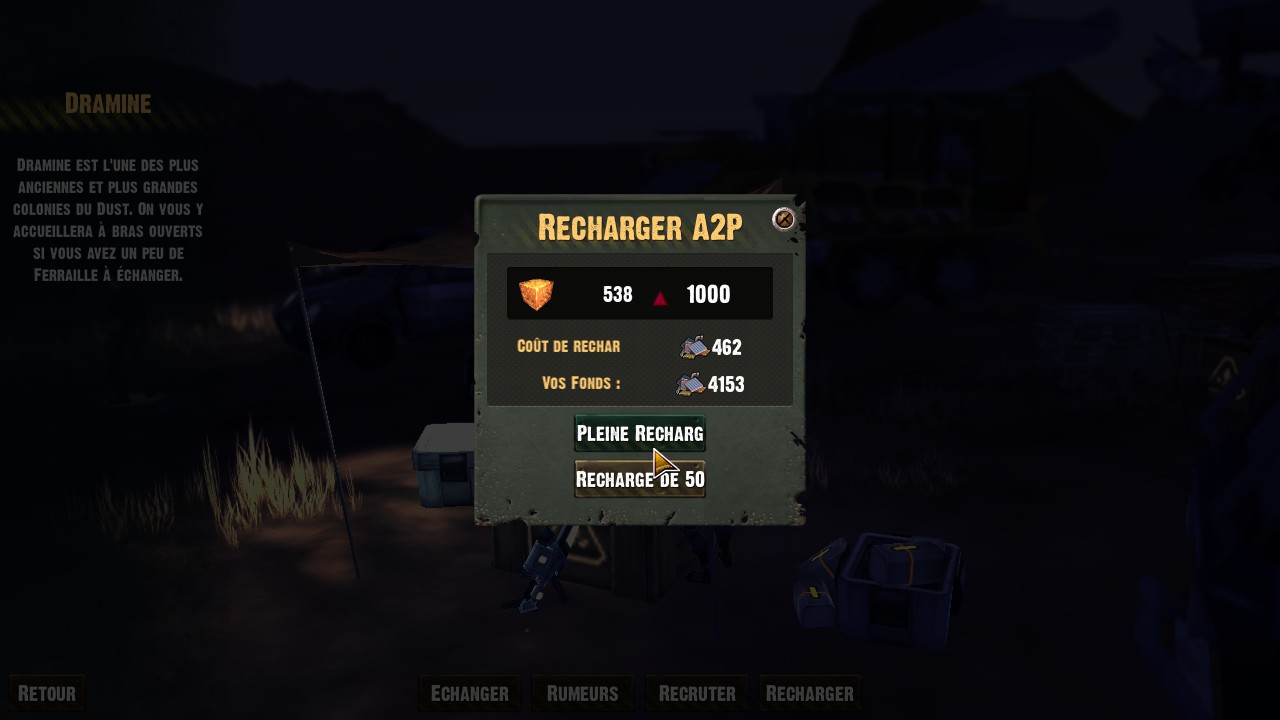
Task: Open the Recruter menu
Action: click(x=697, y=693)
